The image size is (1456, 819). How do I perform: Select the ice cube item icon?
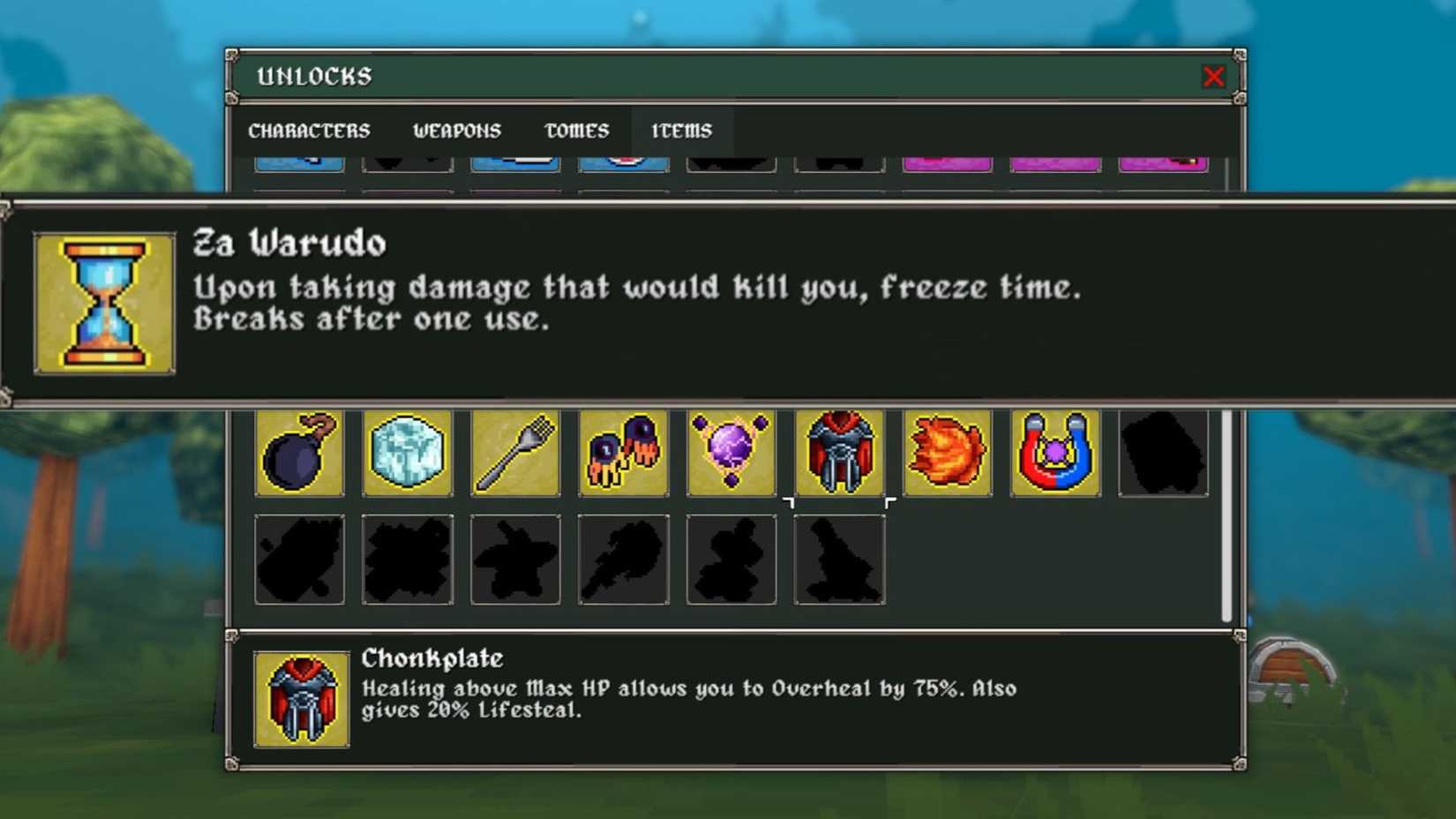point(407,454)
